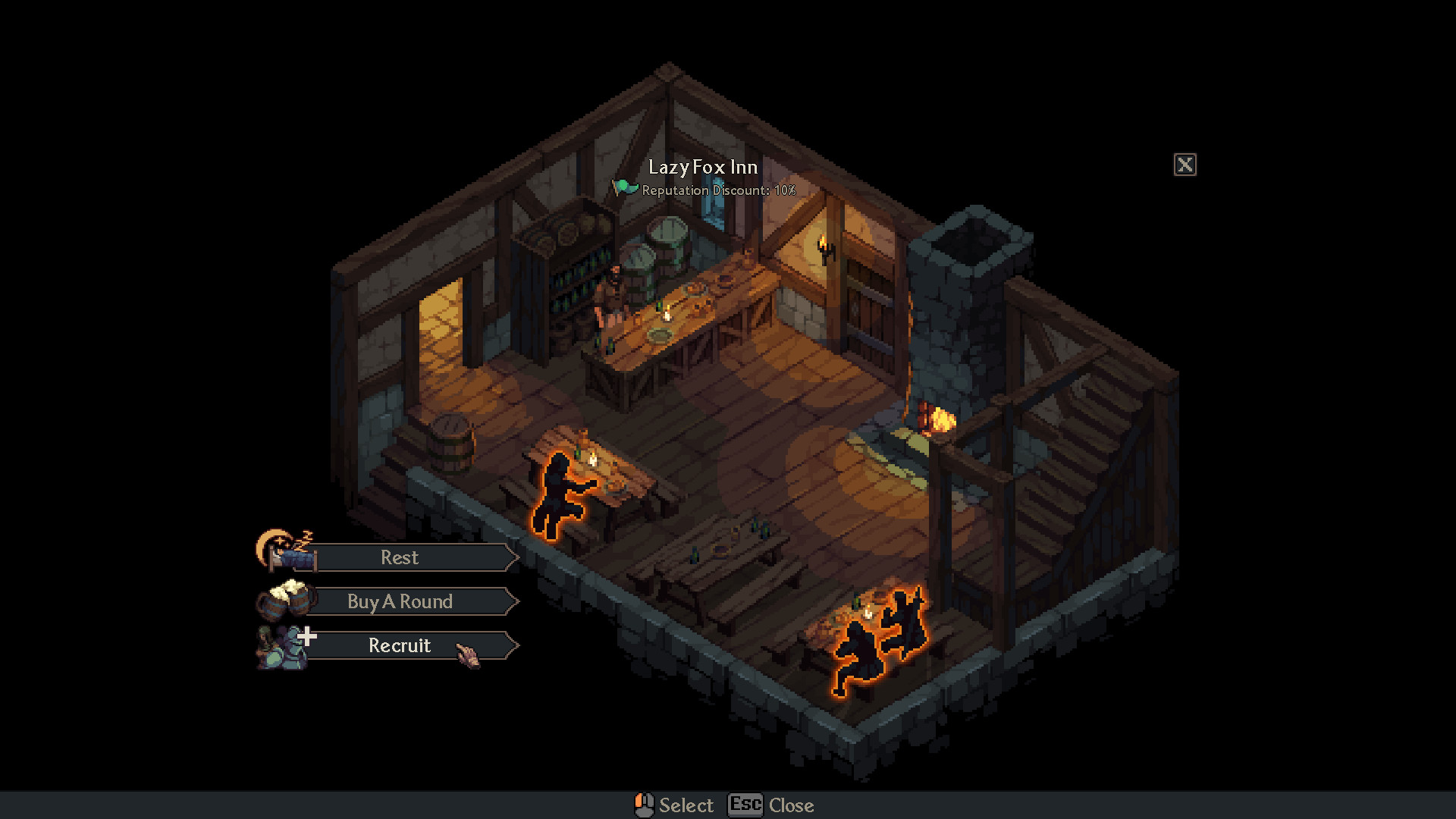Click the arrow tip of the Rest banner
Viewport: 1456px width, 819px height.
tap(515, 557)
